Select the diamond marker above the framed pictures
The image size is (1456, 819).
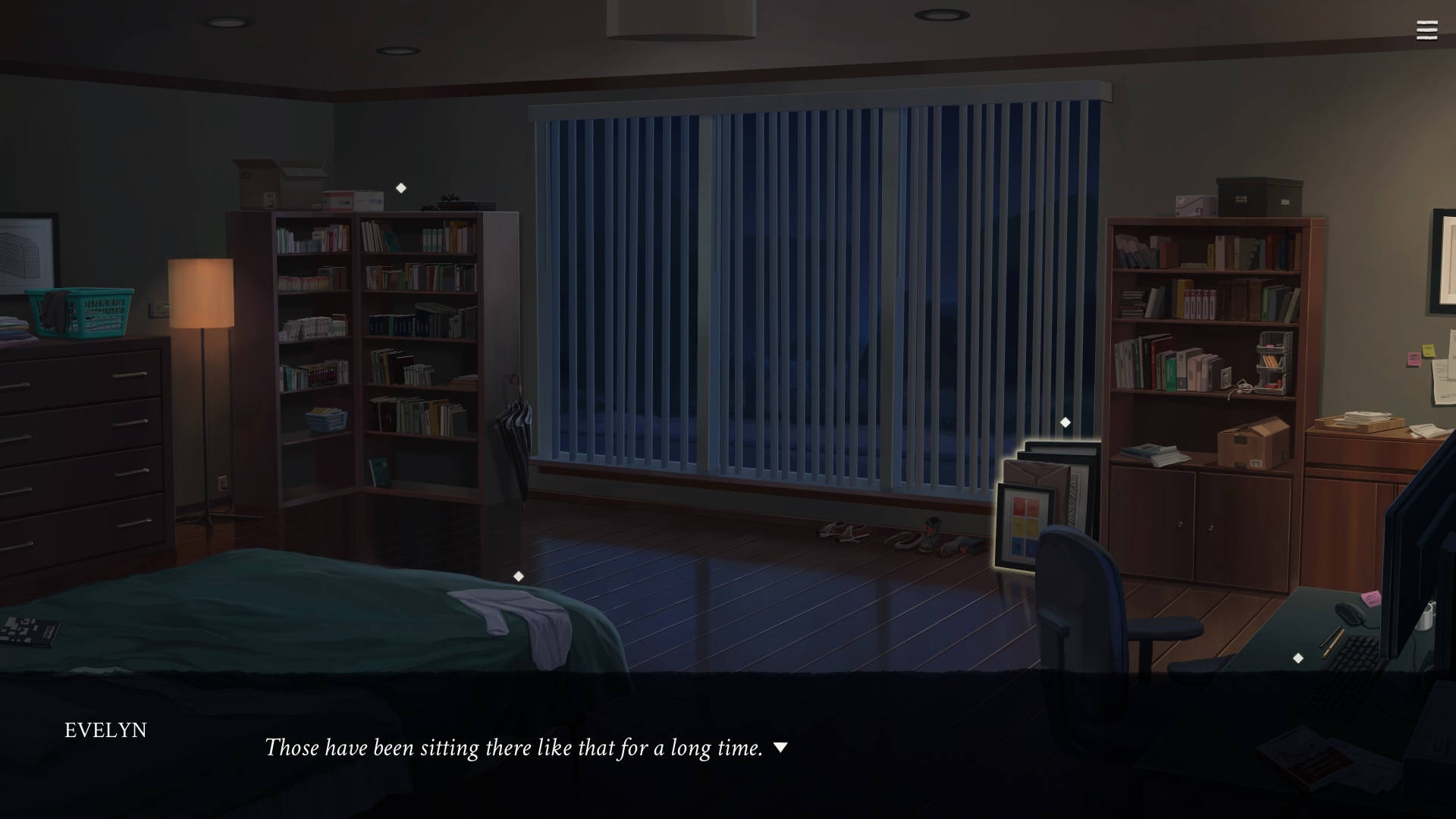coord(1065,422)
